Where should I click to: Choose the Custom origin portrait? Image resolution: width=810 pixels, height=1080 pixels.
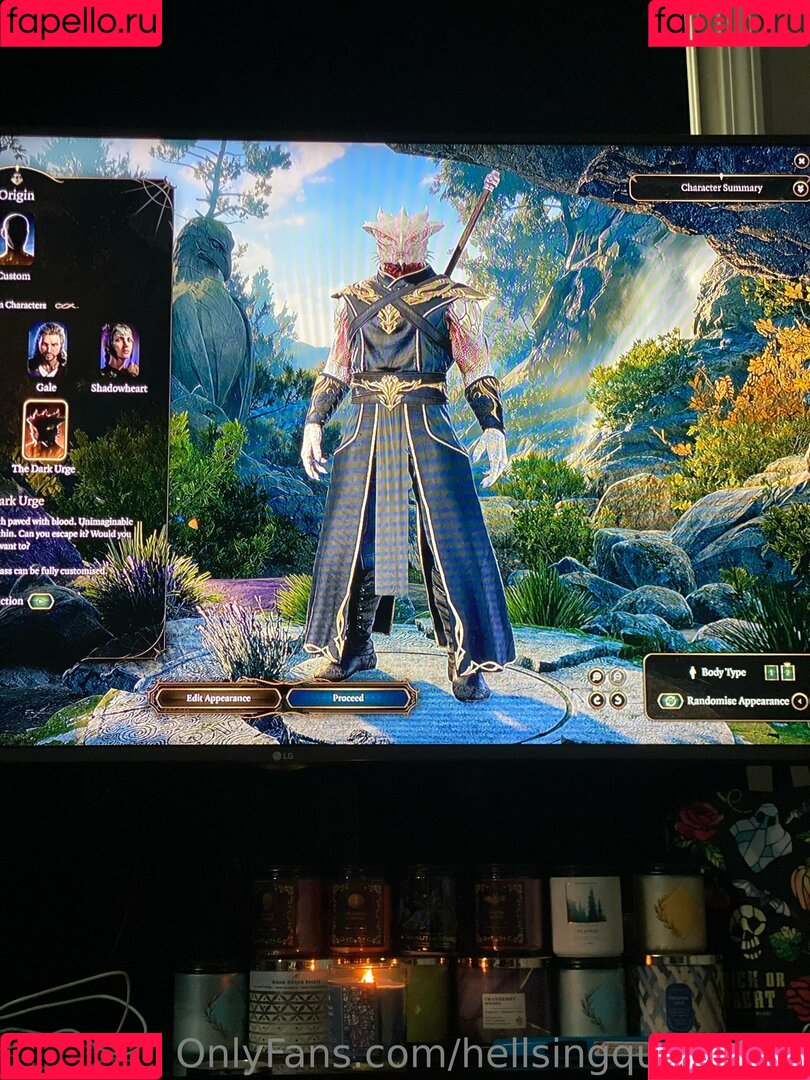17,240
